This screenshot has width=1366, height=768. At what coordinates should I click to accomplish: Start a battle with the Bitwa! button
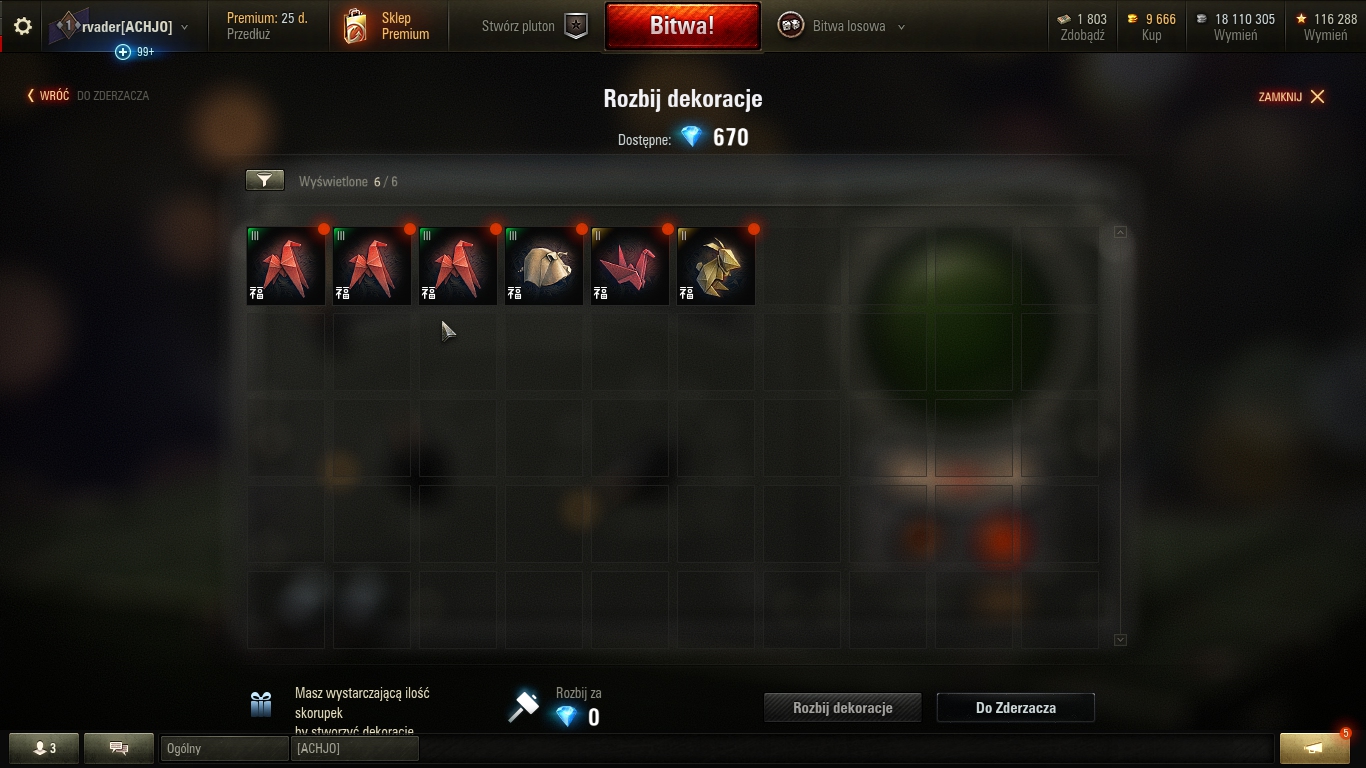point(682,26)
